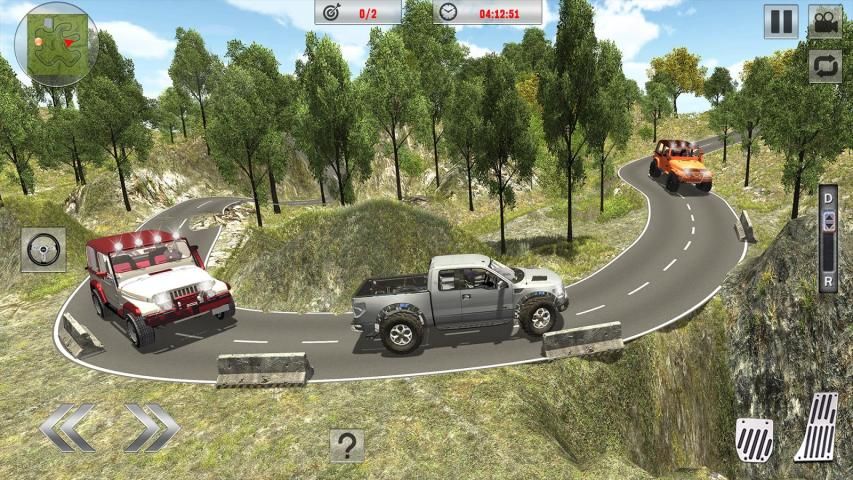
Task: Toggle the steering wheel control mode
Action: (43, 249)
